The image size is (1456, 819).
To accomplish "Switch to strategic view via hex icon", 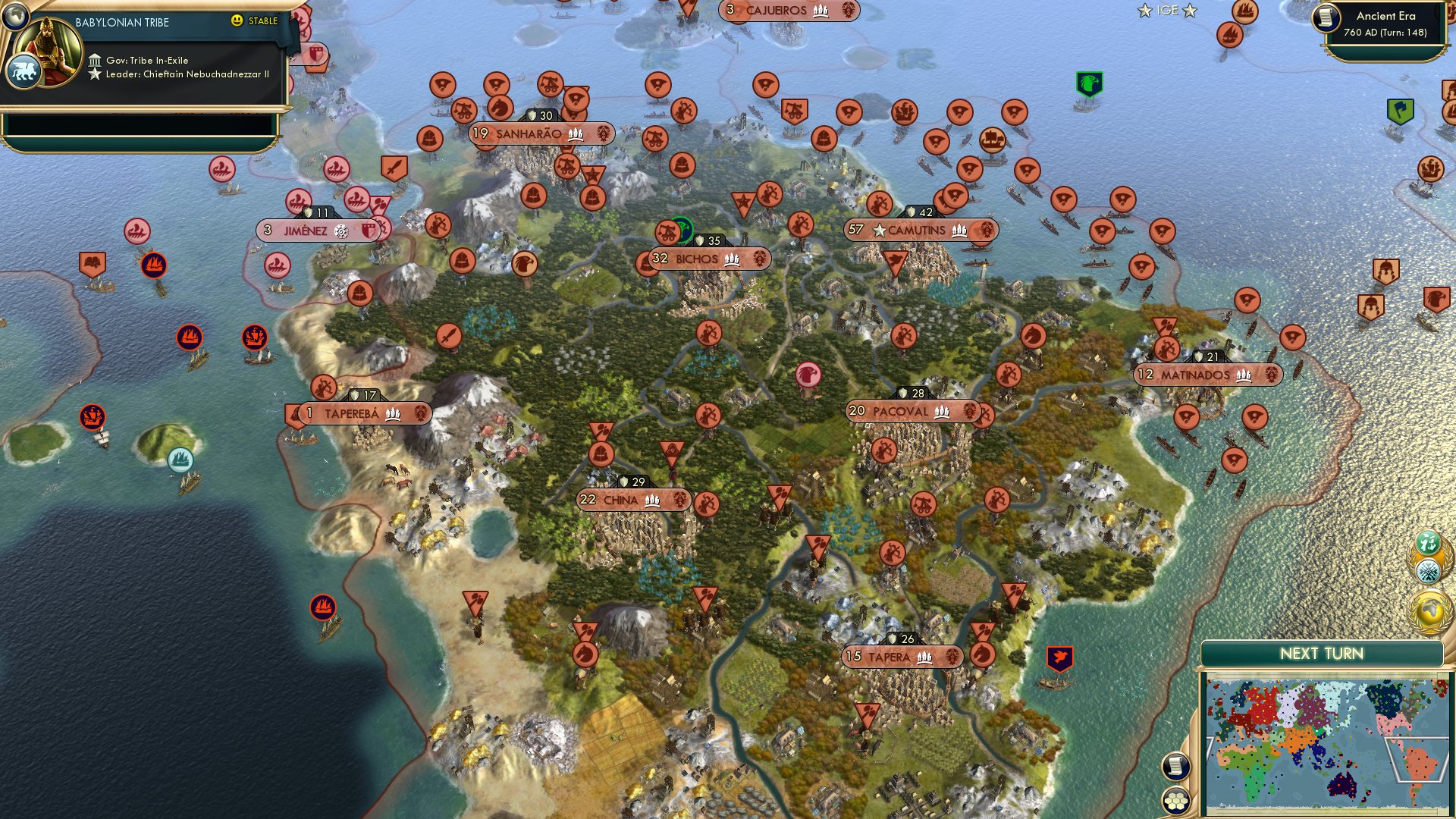I will [x=1175, y=802].
